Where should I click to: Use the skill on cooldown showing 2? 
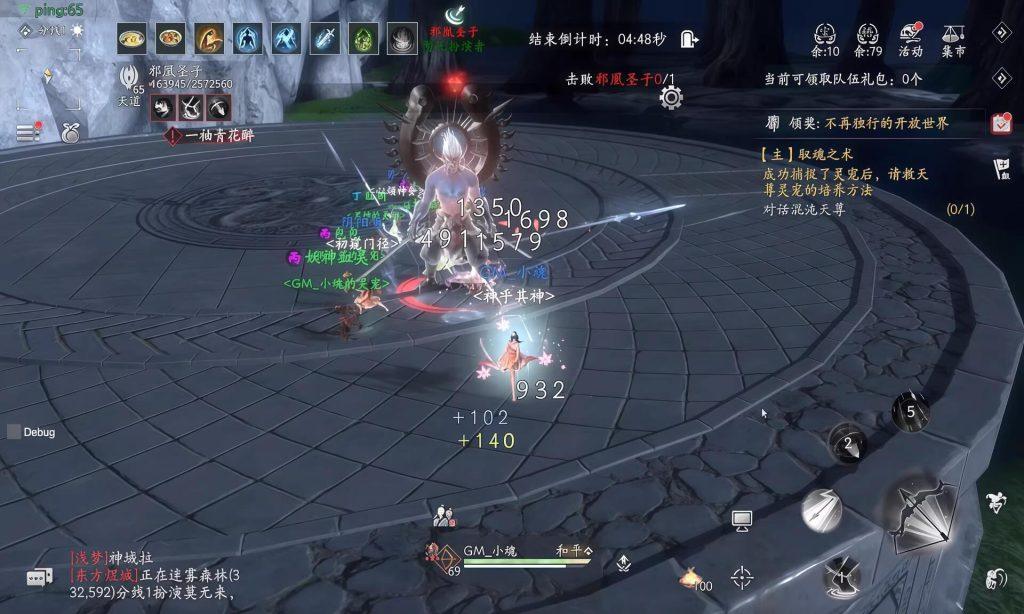[847, 443]
